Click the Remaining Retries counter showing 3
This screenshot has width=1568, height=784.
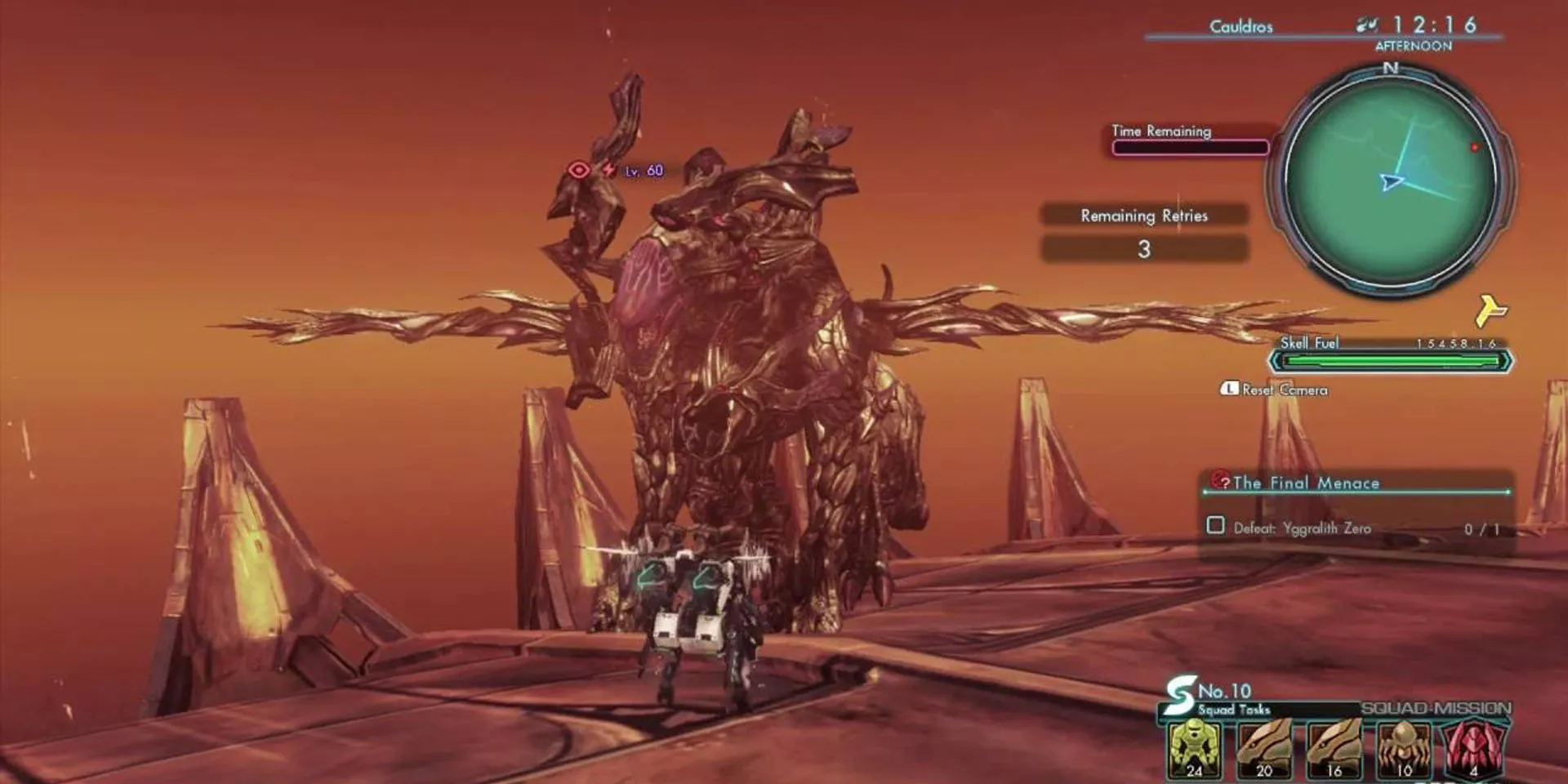click(1143, 249)
